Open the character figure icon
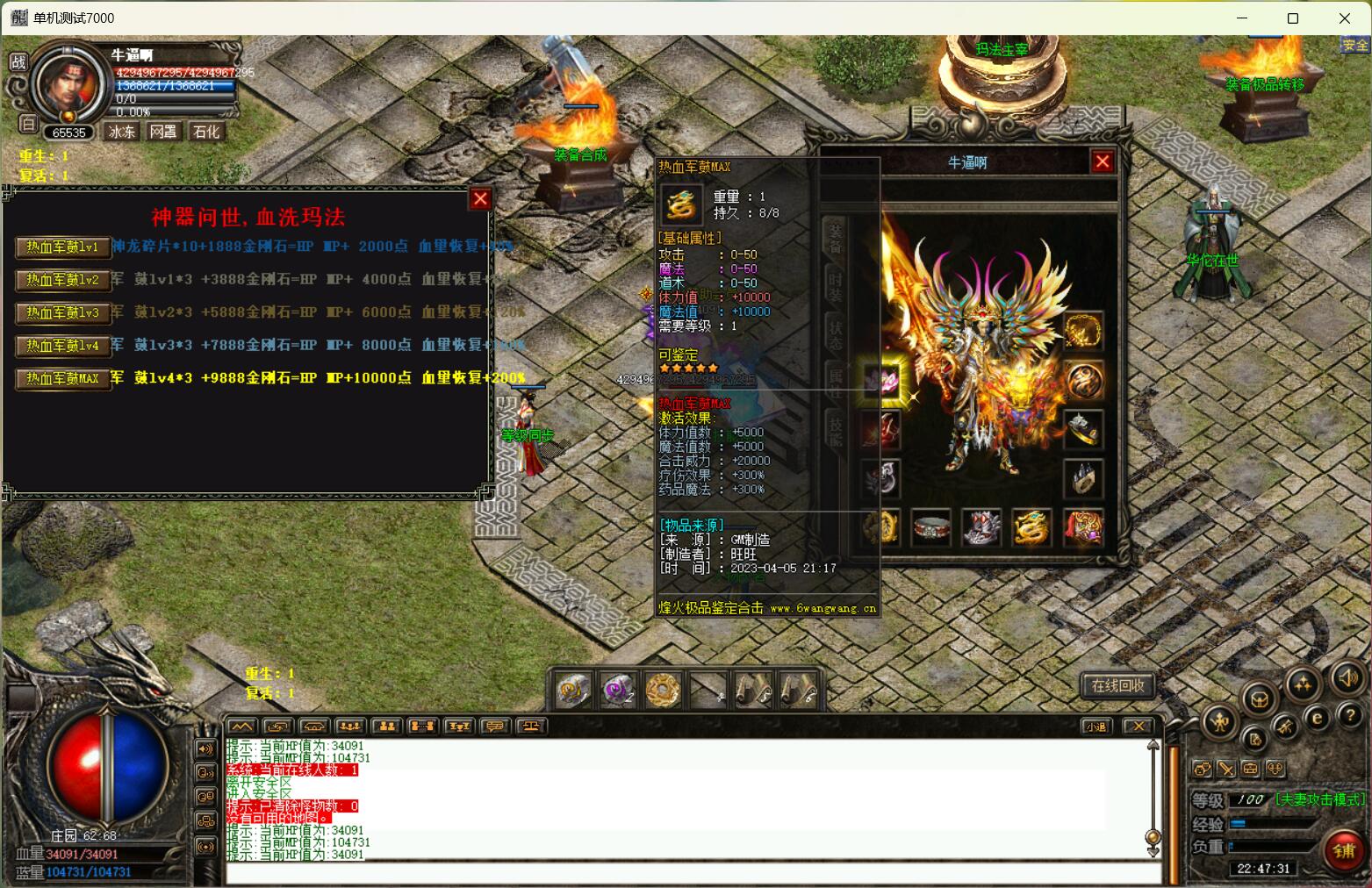This screenshot has height=888, width=1372. [x=1219, y=722]
